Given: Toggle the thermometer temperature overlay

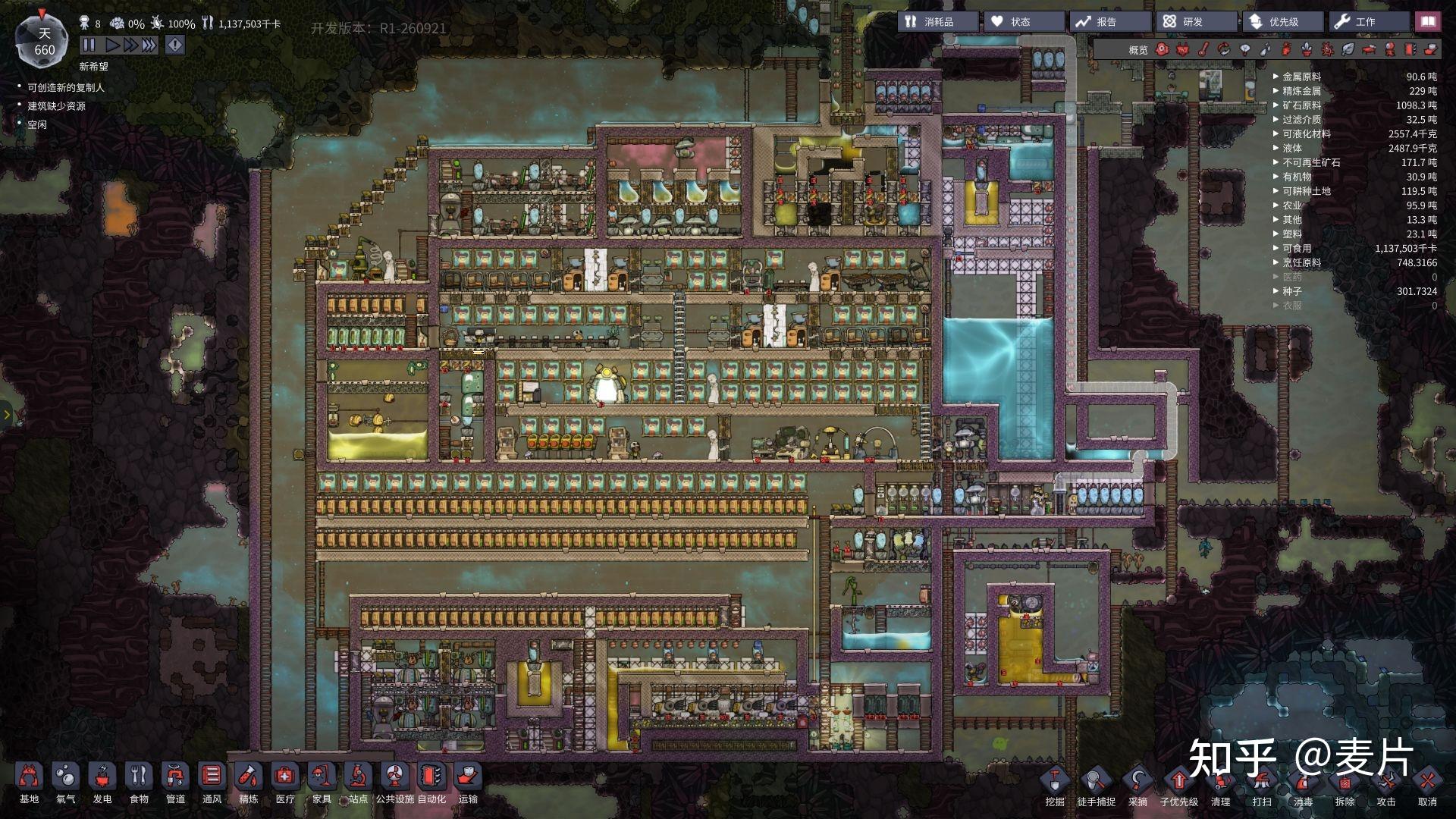Looking at the screenshot, I should coord(1203,50).
